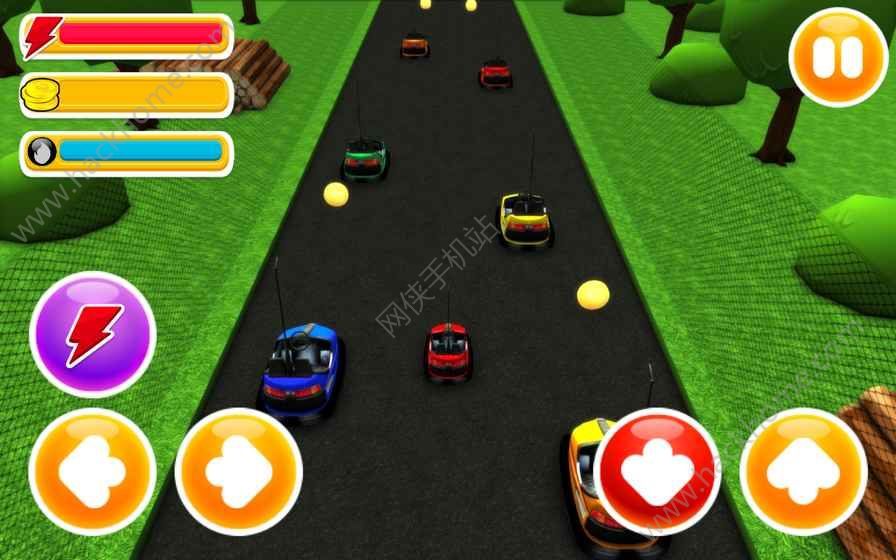The width and height of the screenshot is (896, 560).
Task: Activate the purple lightning boost button
Action: tap(93, 334)
